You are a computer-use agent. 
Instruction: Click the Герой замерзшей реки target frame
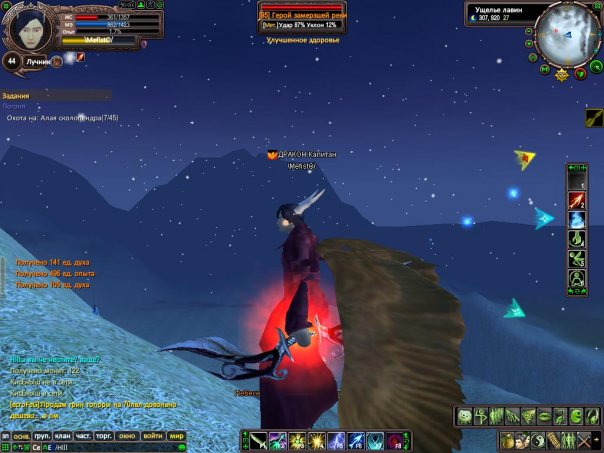click(301, 16)
